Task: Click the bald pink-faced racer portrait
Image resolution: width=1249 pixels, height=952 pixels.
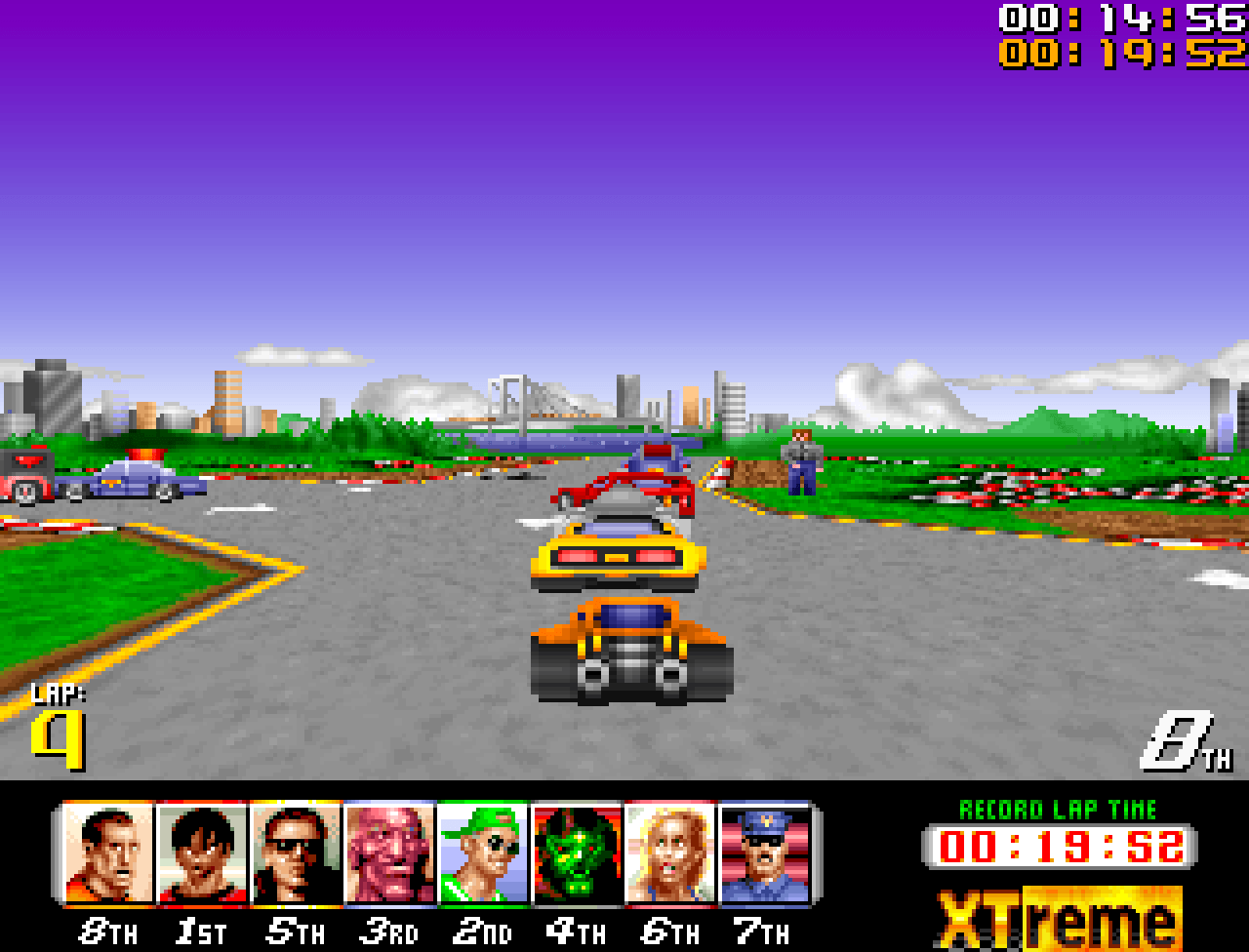Action: pyautogui.click(x=389, y=853)
